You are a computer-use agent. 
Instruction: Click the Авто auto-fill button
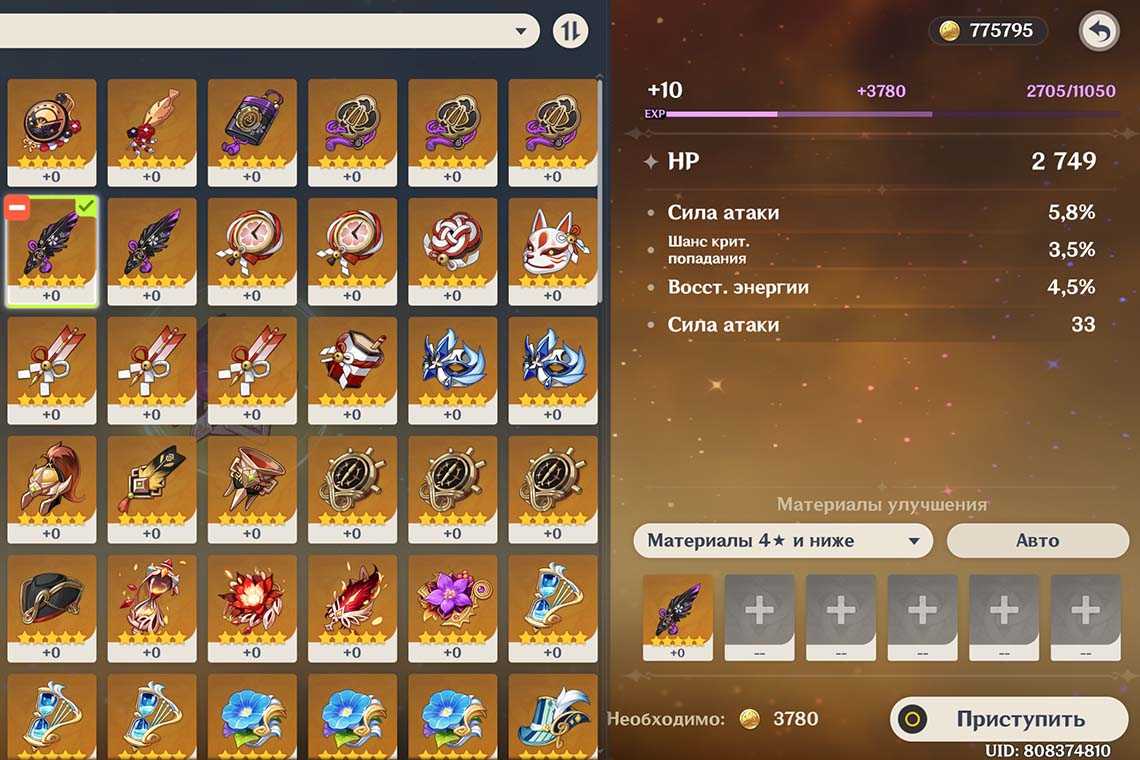[1037, 540]
